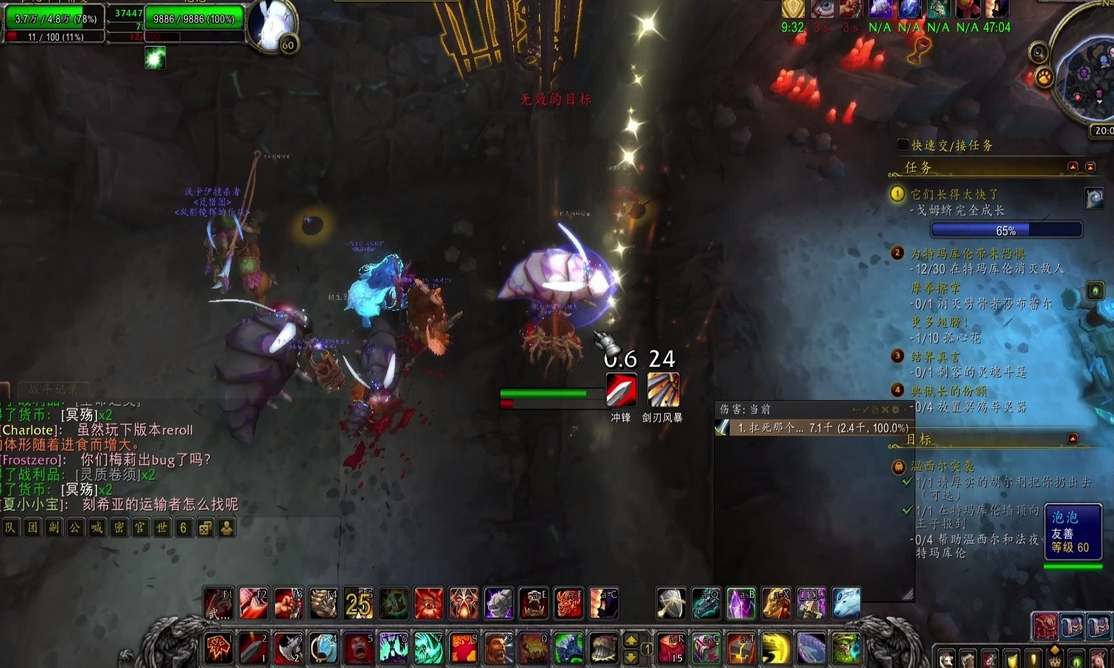The width and height of the screenshot is (1114, 668).
Task: Page up the main action bar
Action: pos(631,638)
